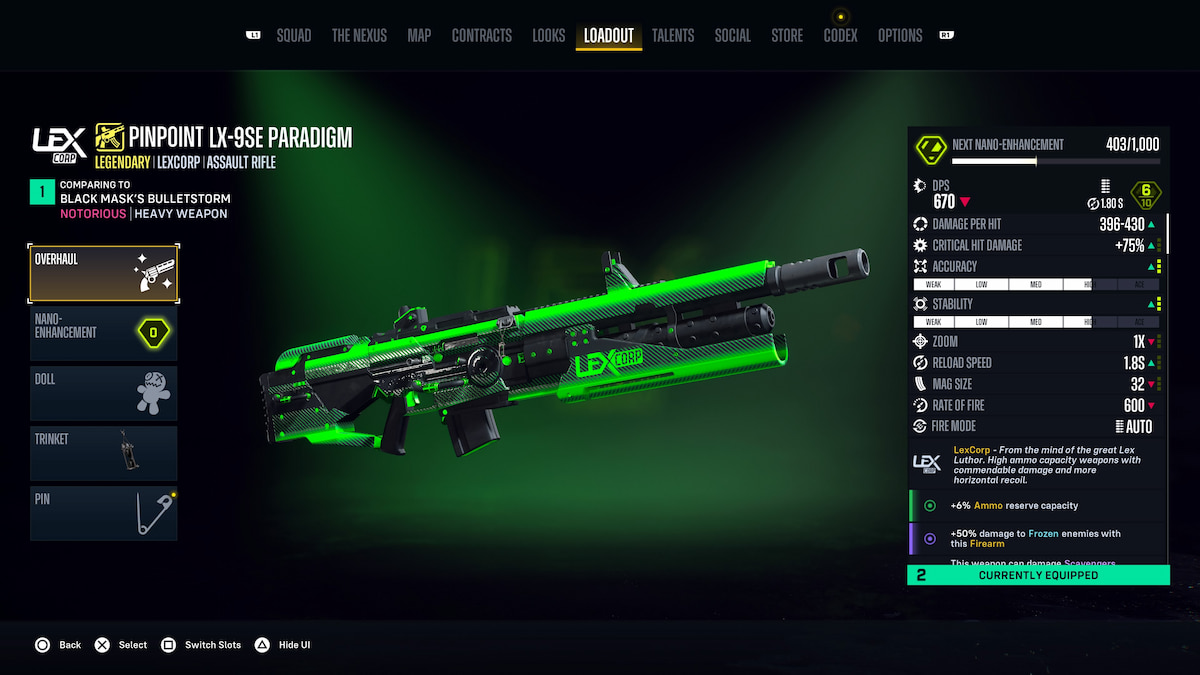Open the Pin customization slot
This screenshot has height=675, width=1200.
click(x=104, y=513)
